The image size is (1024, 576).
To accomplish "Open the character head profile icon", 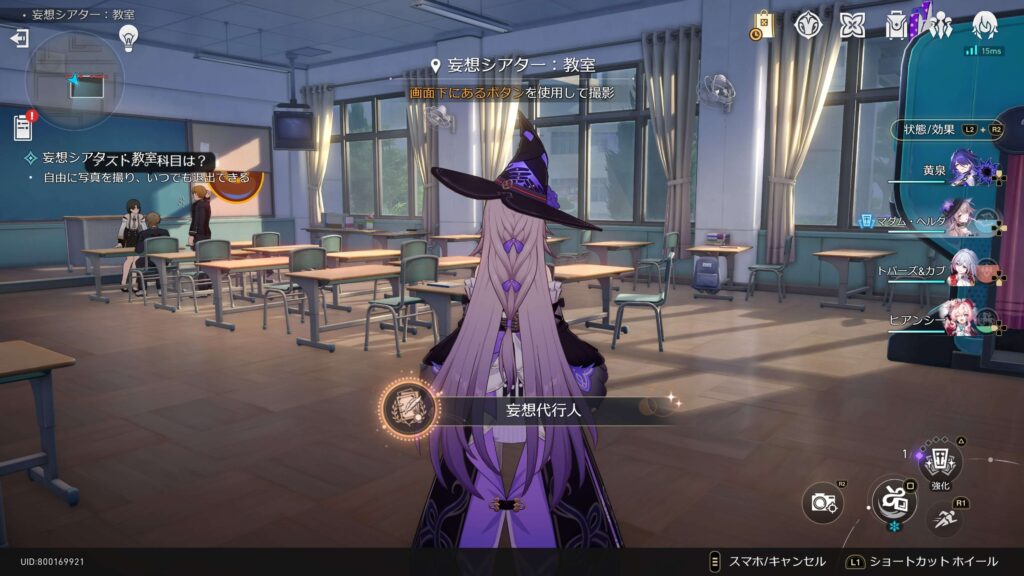I will coord(985,25).
